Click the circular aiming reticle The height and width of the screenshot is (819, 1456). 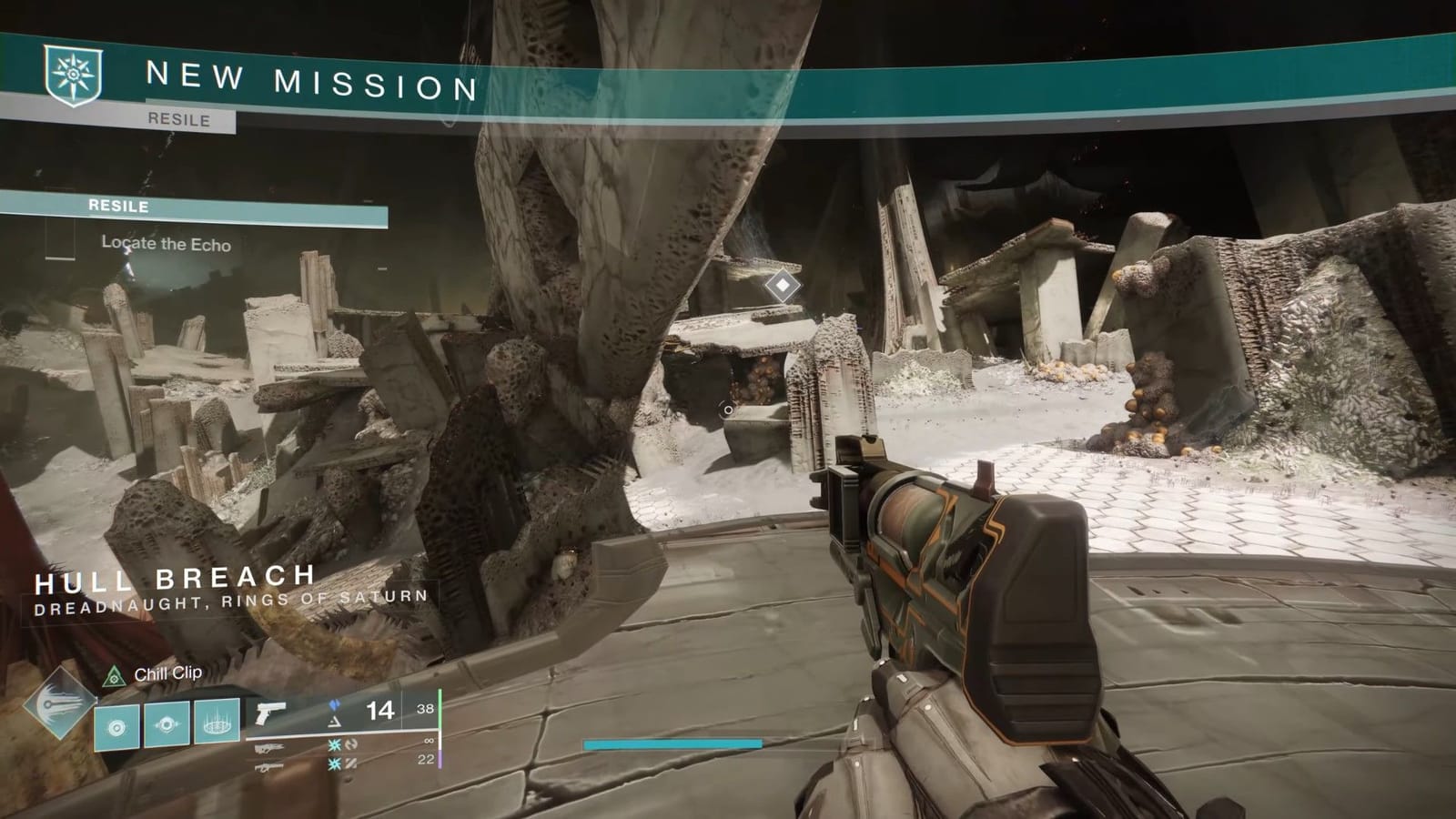[726, 409]
